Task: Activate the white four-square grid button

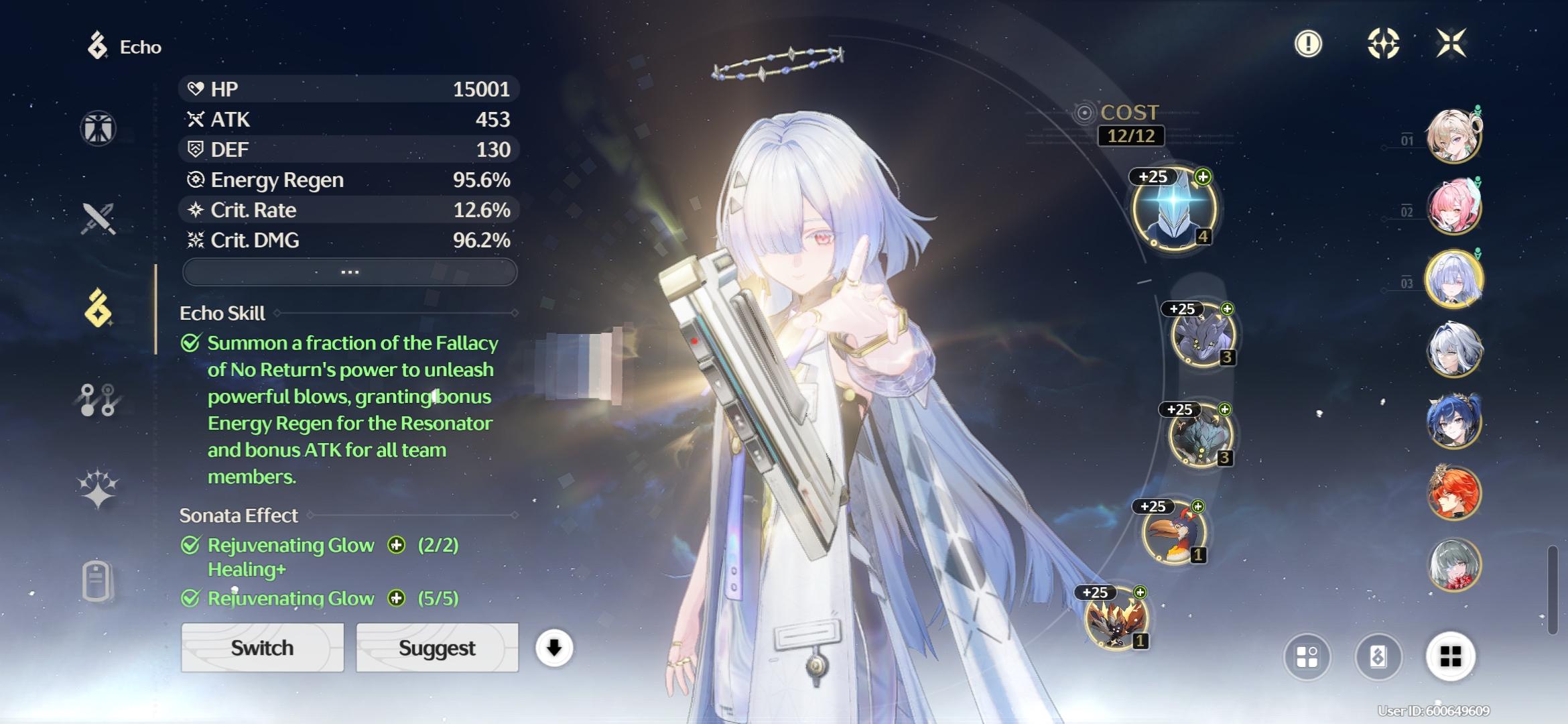Action: tap(1450, 657)
